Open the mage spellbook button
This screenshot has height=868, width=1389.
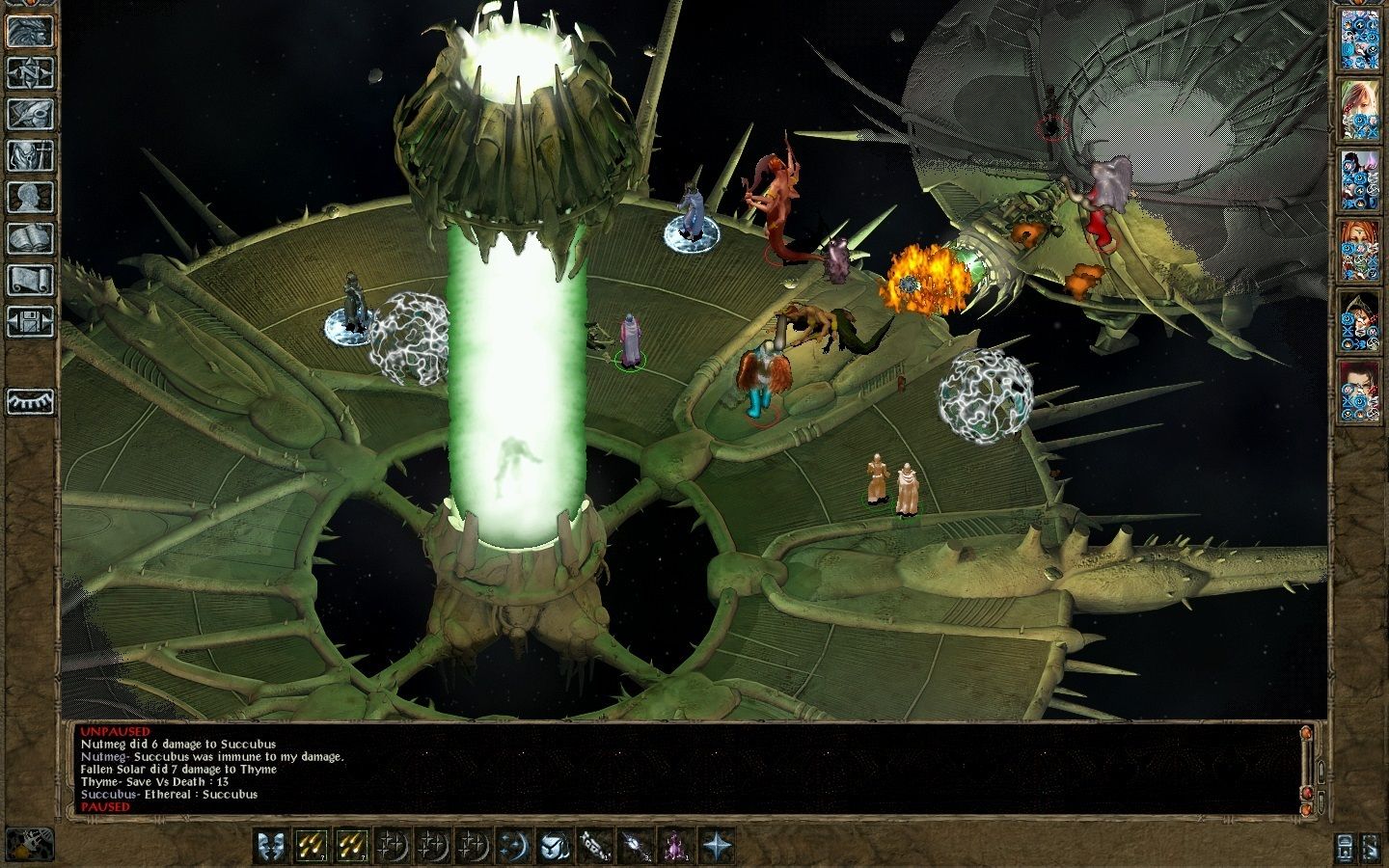[x=31, y=238]
